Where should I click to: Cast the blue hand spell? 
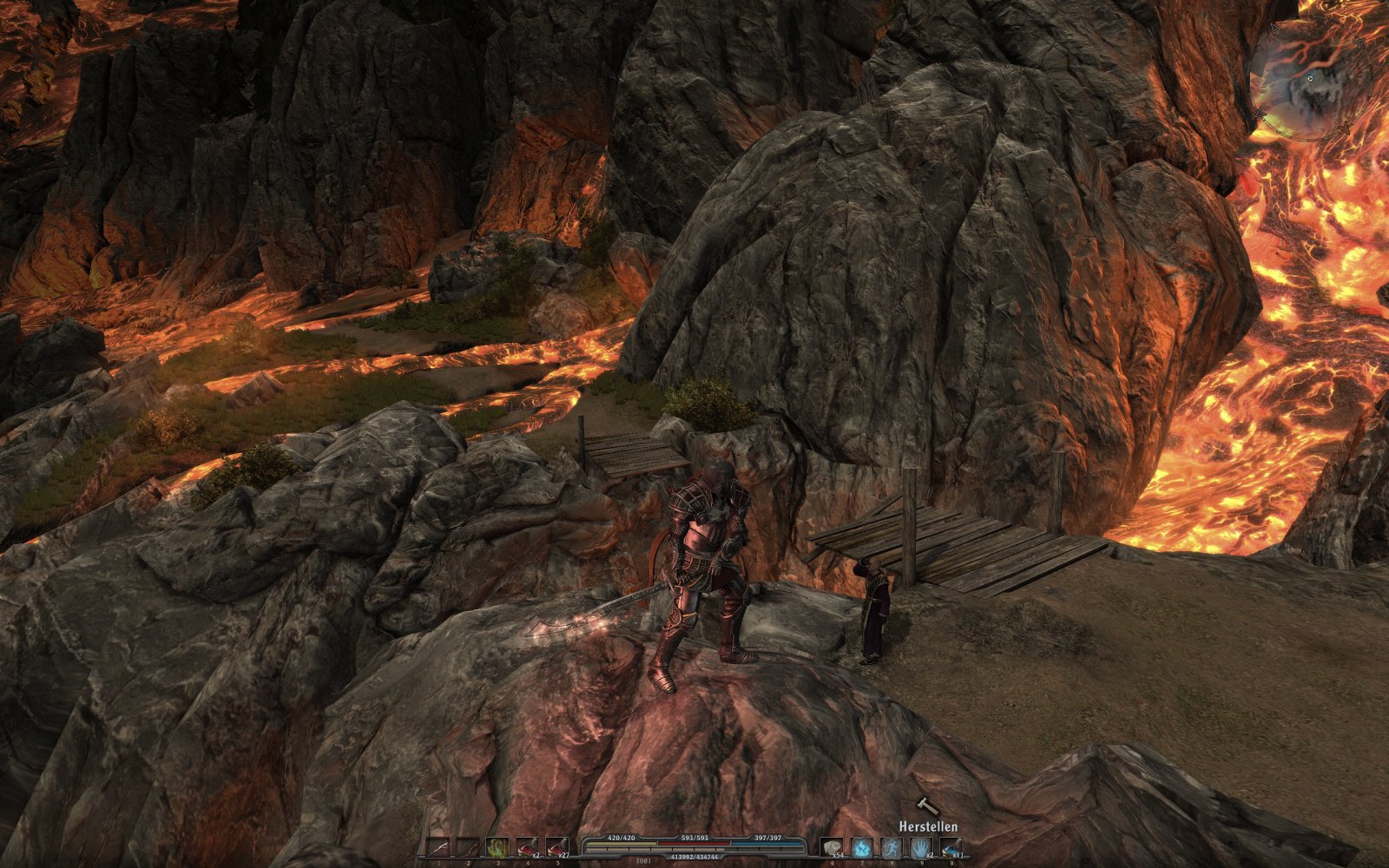[921, 847]
